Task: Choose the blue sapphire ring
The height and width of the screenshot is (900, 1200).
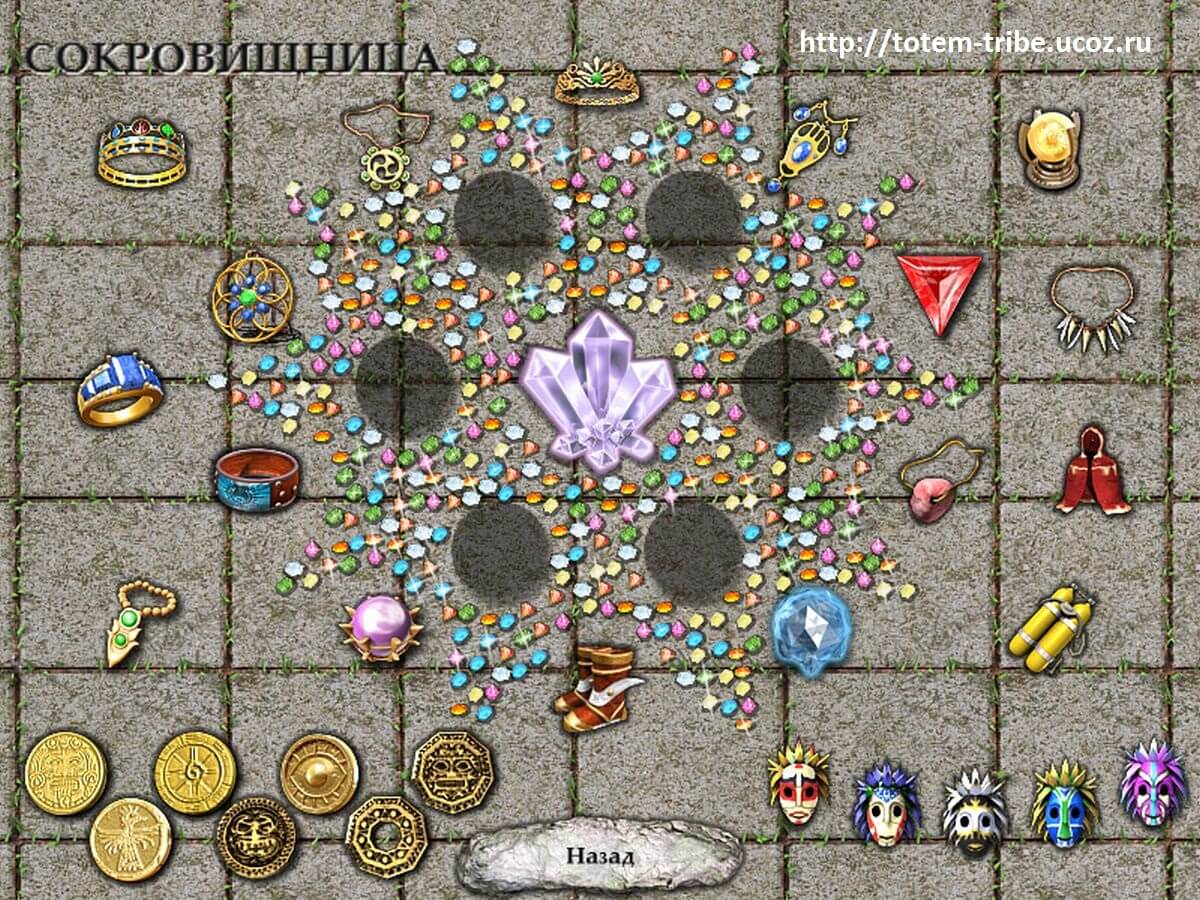Action: point(120,389)
